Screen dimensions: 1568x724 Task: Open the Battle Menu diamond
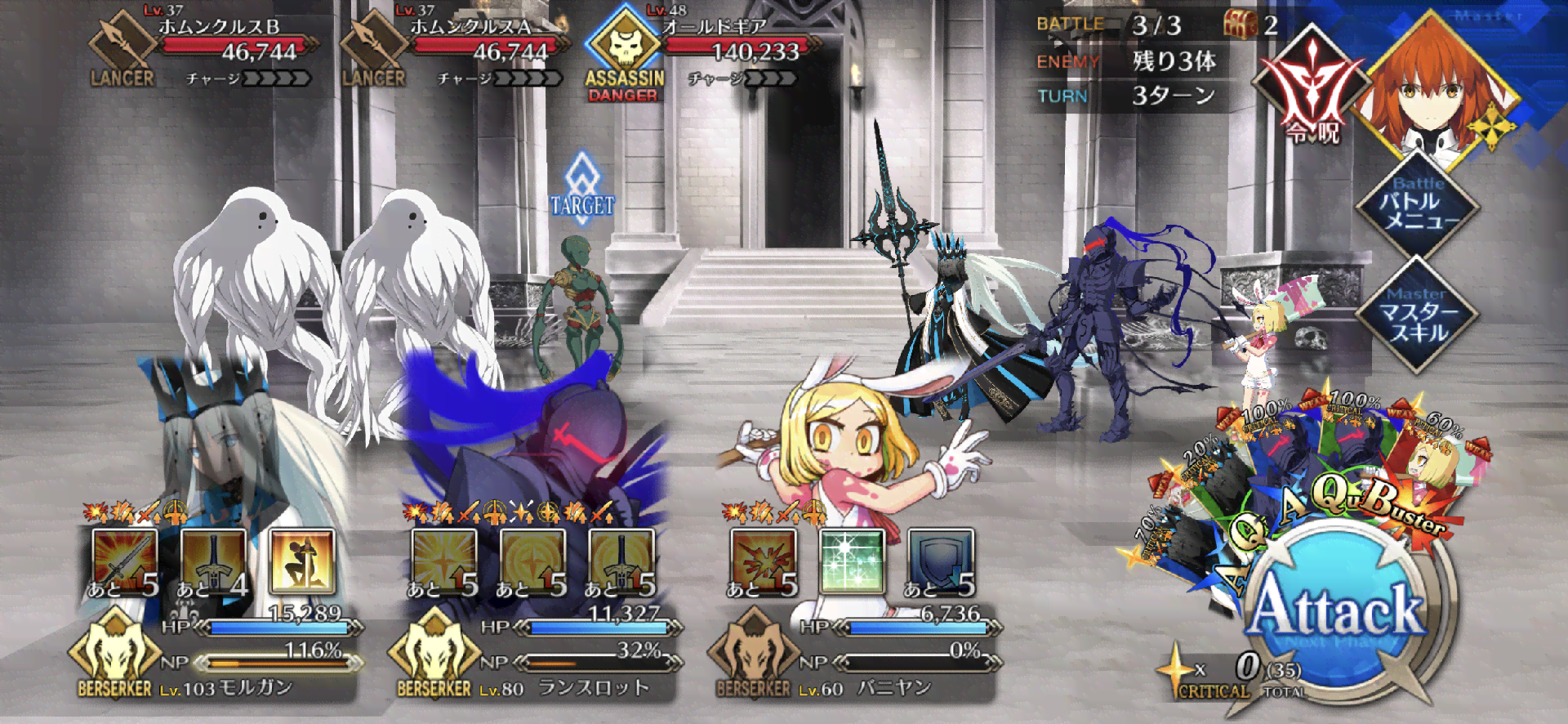(1417, 207)
